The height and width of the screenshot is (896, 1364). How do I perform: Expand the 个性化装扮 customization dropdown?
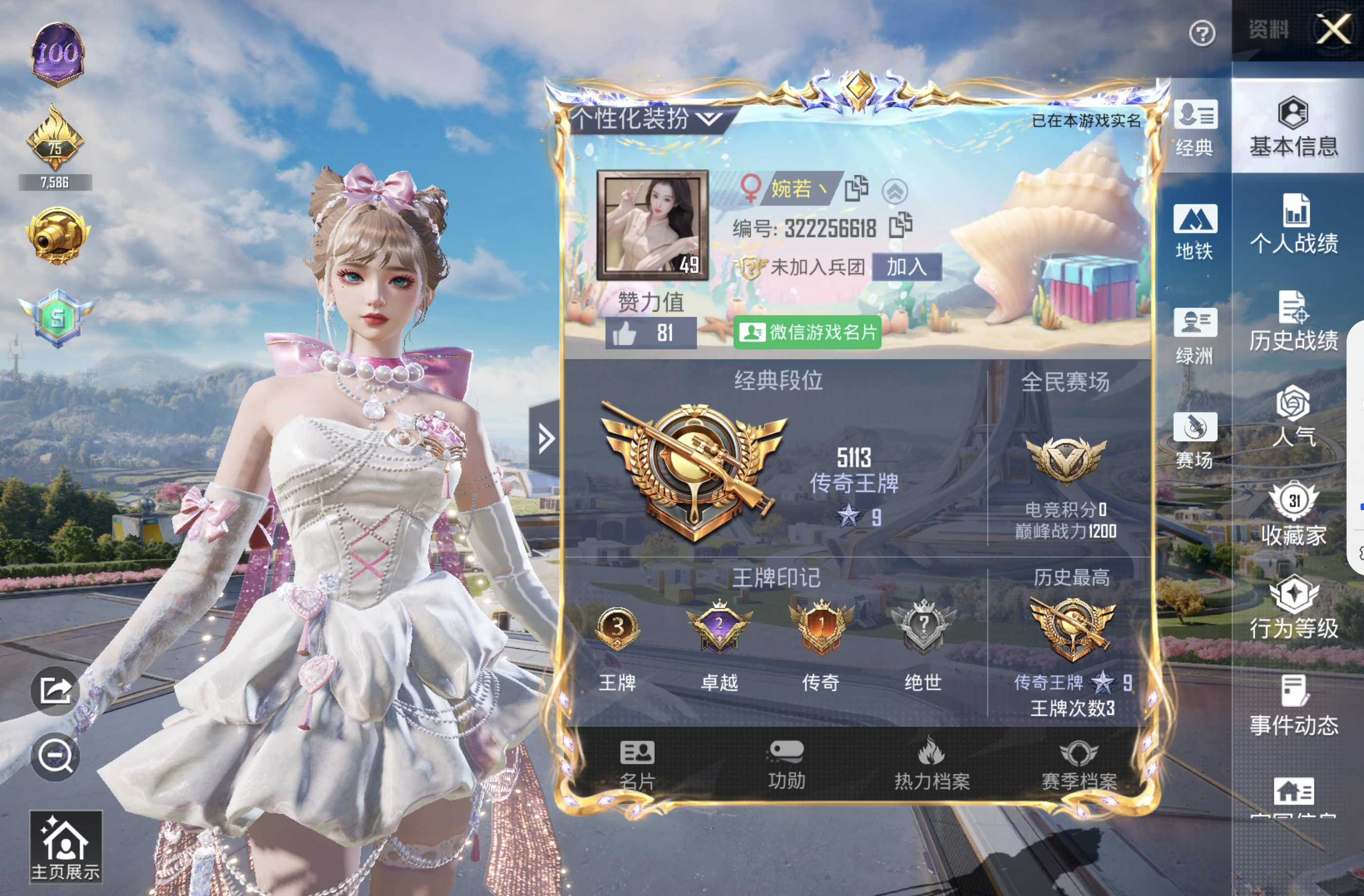click(x=646, y=120)
